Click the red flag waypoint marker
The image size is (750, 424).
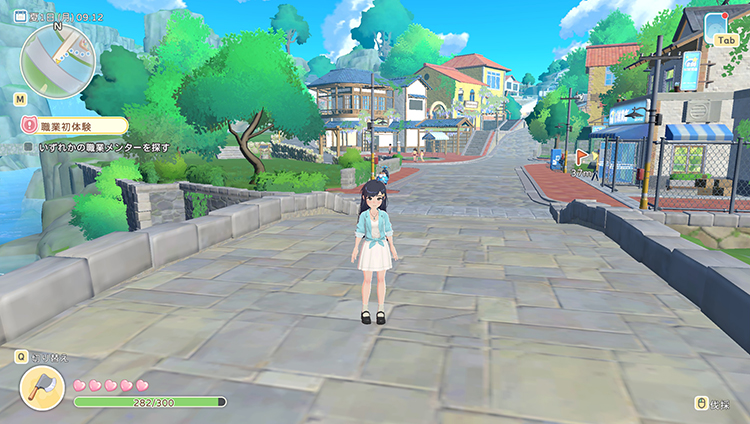(x=580, y=157)
